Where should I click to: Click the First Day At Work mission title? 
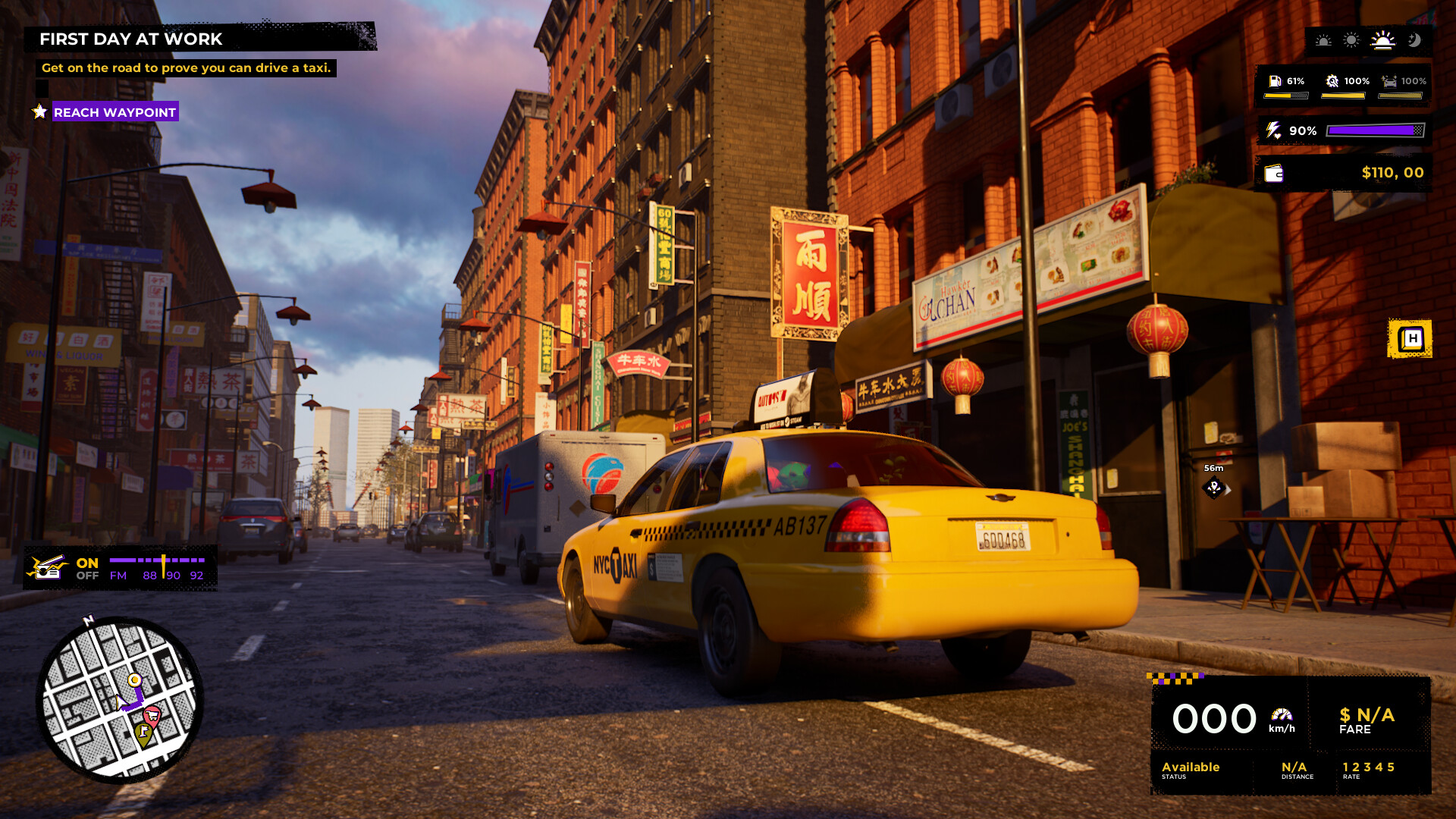130,39
